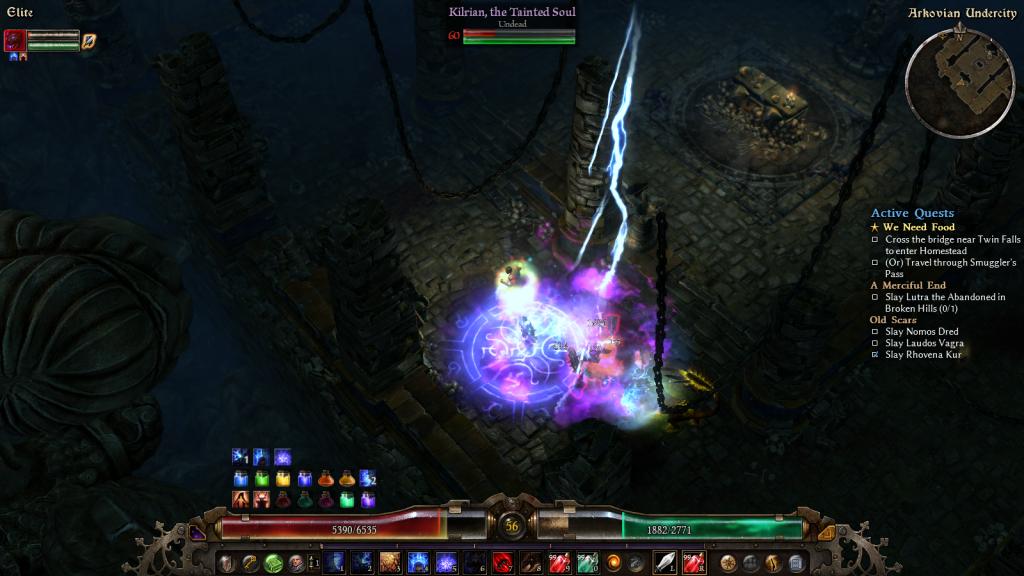Viewport: 1024px width, 576px height.
Task: Click the sword buff icon beside pet portrait
Action: coord(89,40)
